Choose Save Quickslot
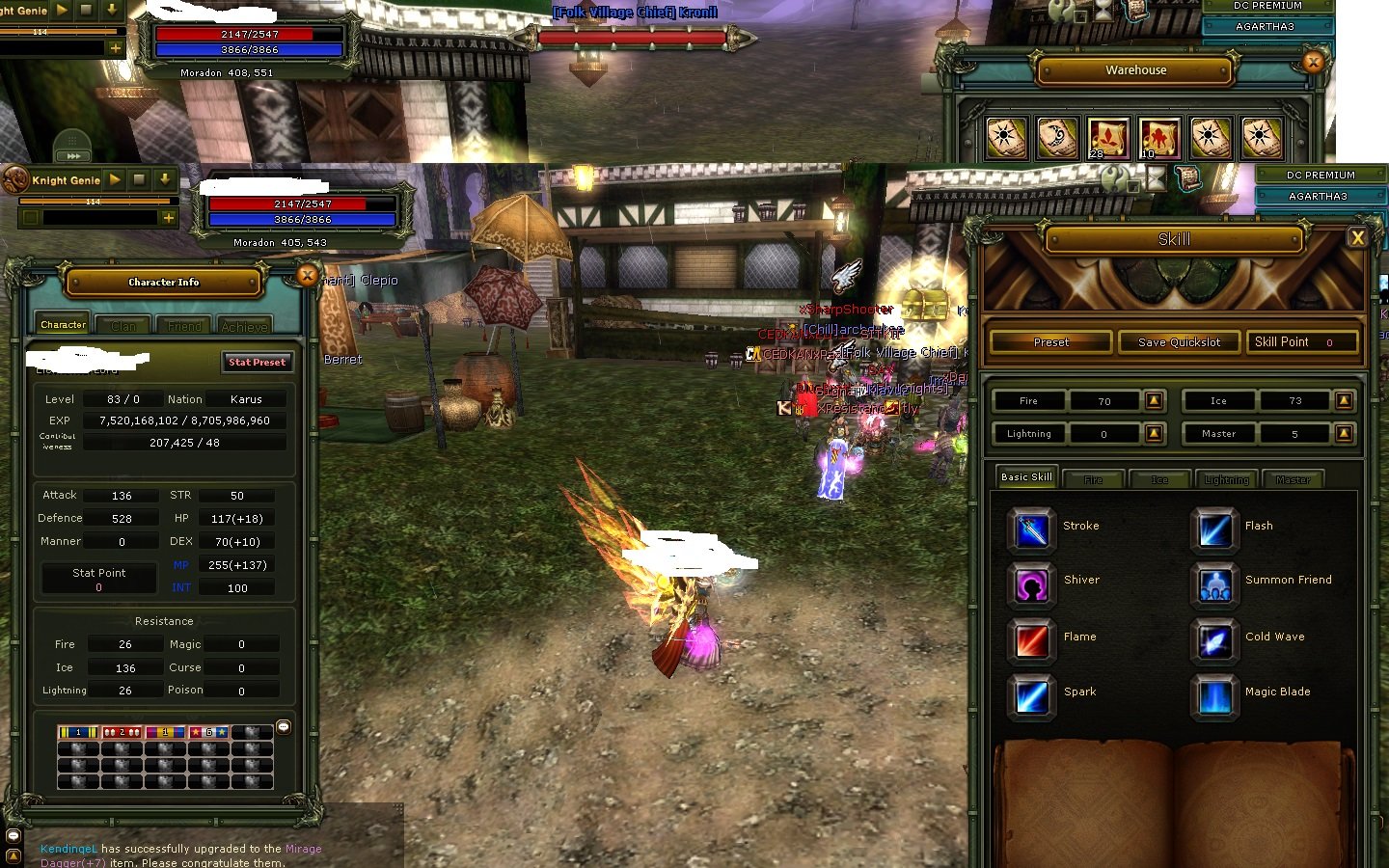 [x=1179, y=342]
